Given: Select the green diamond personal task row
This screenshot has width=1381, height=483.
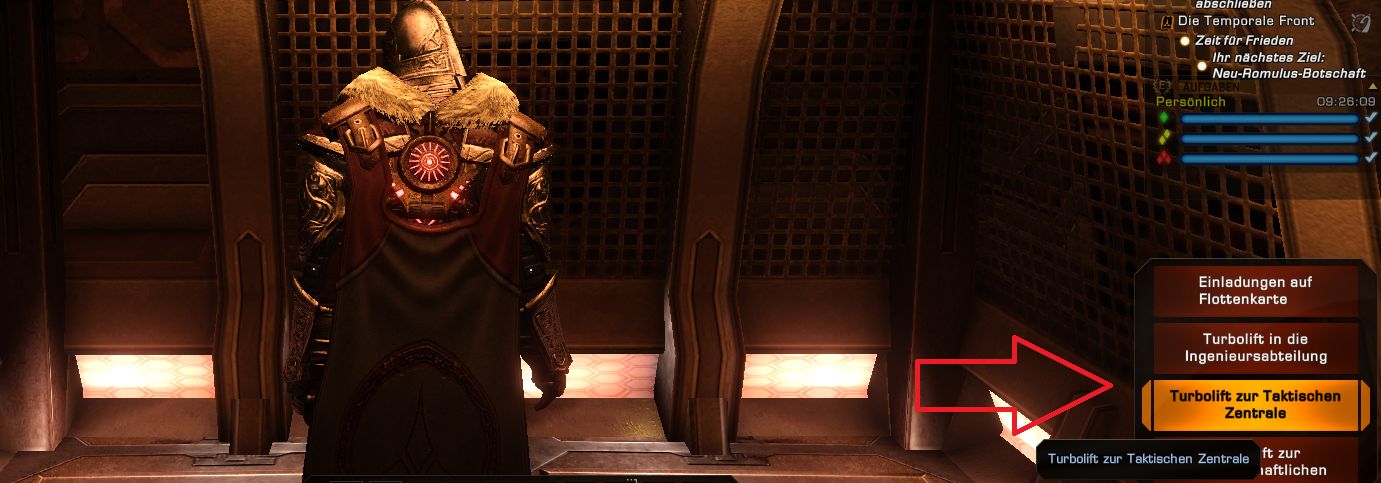Looking at the screenshot, I should [x=1268, y=119].
